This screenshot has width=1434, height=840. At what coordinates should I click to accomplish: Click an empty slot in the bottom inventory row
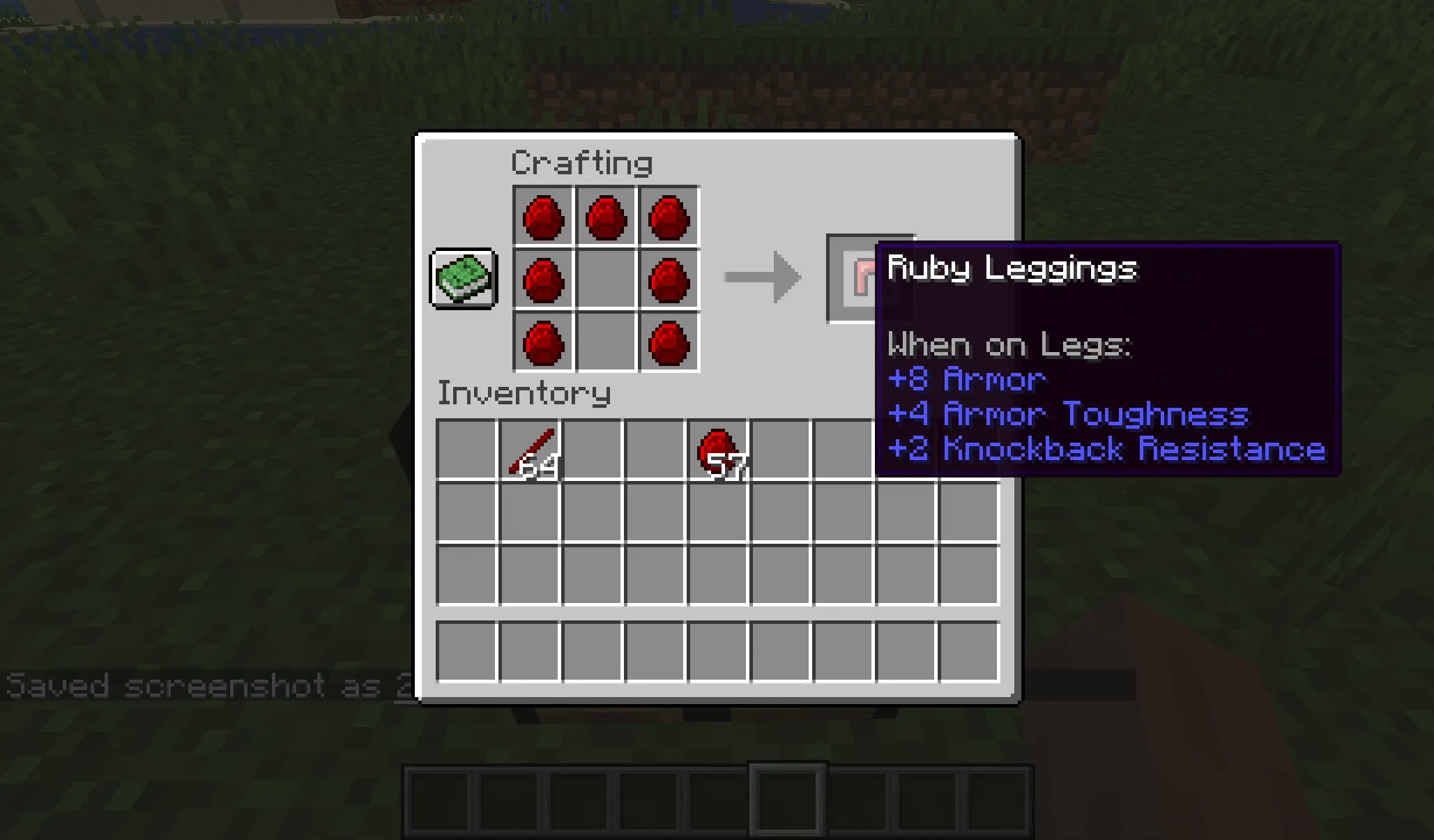[x=467, y=652]
